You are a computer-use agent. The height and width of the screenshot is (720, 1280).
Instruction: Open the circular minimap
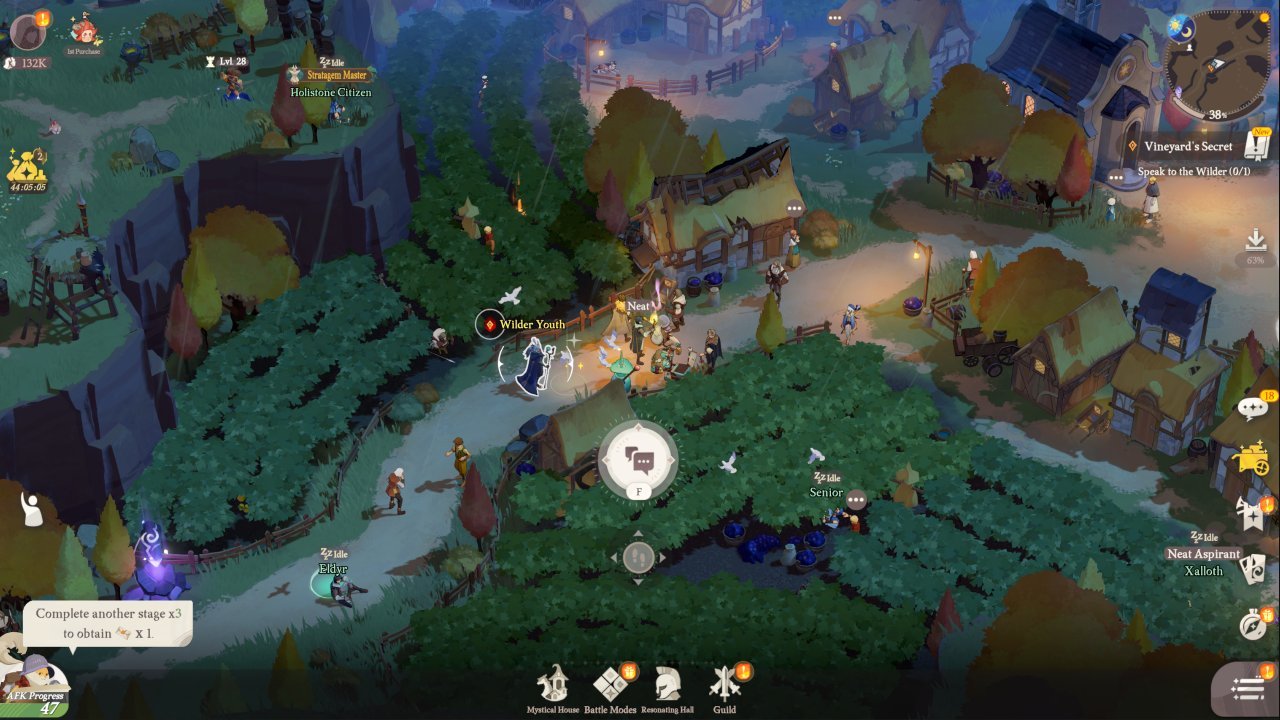click(1218, 64)
